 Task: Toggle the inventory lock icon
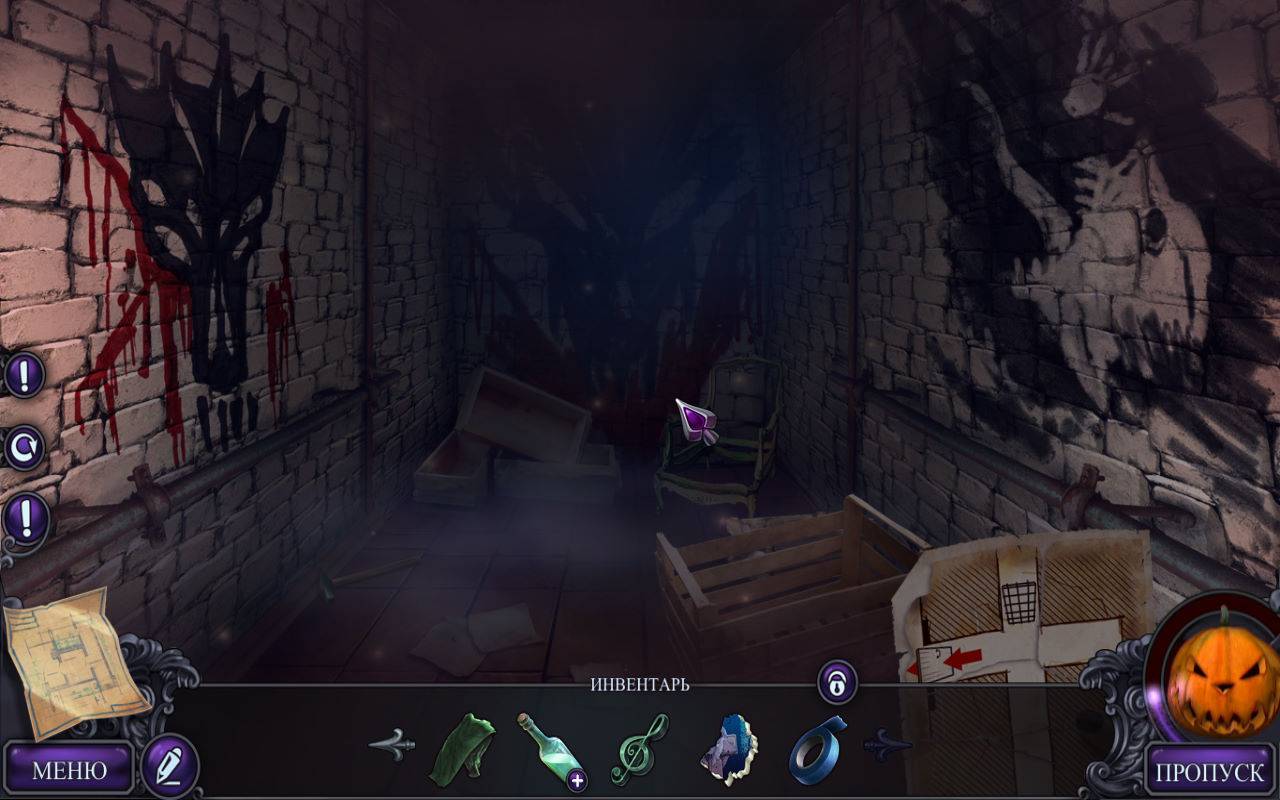point(836,683)
